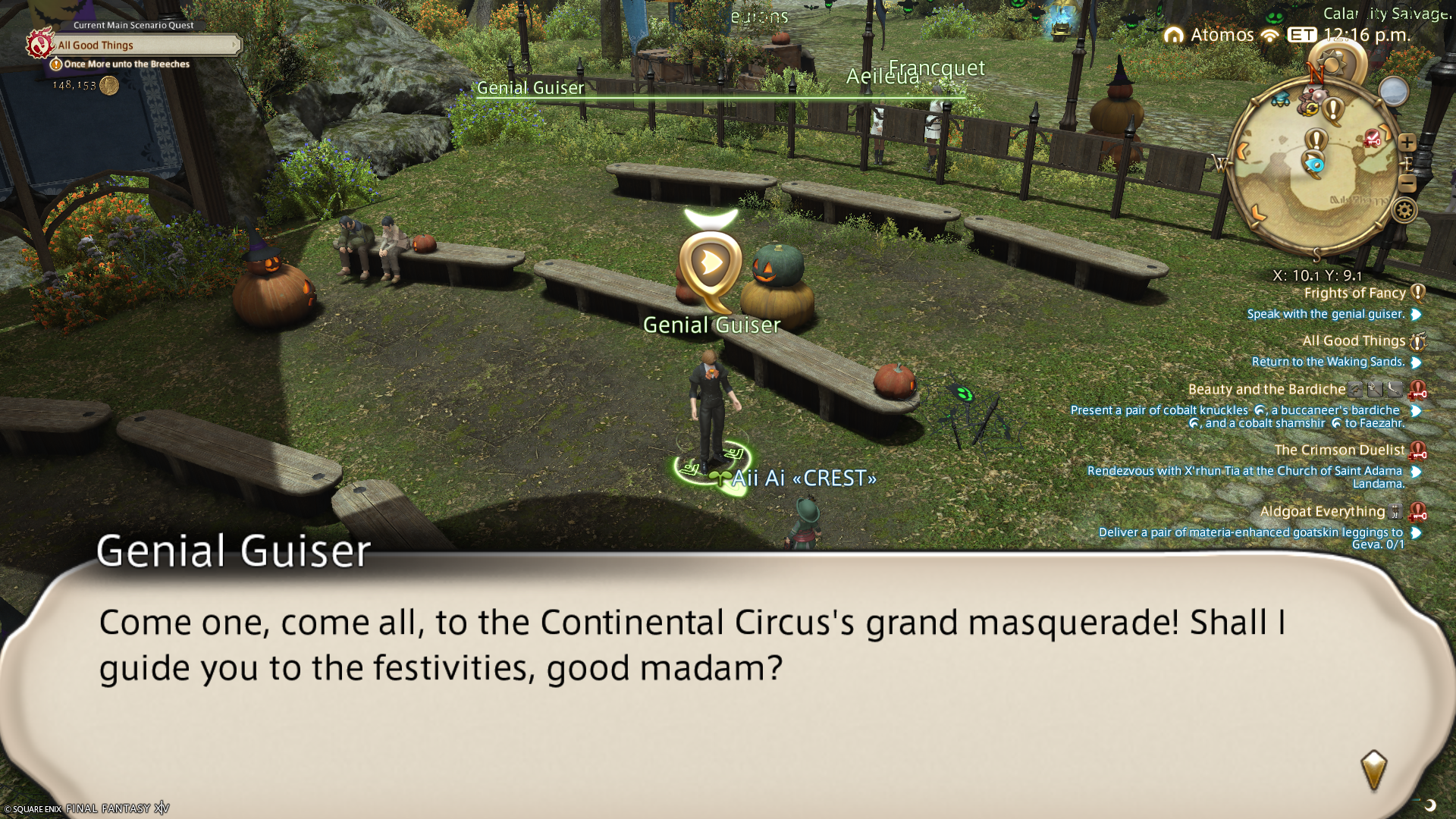Zoom in the minimap with plus button
1456x819 pixels.
click(1407, 143)
